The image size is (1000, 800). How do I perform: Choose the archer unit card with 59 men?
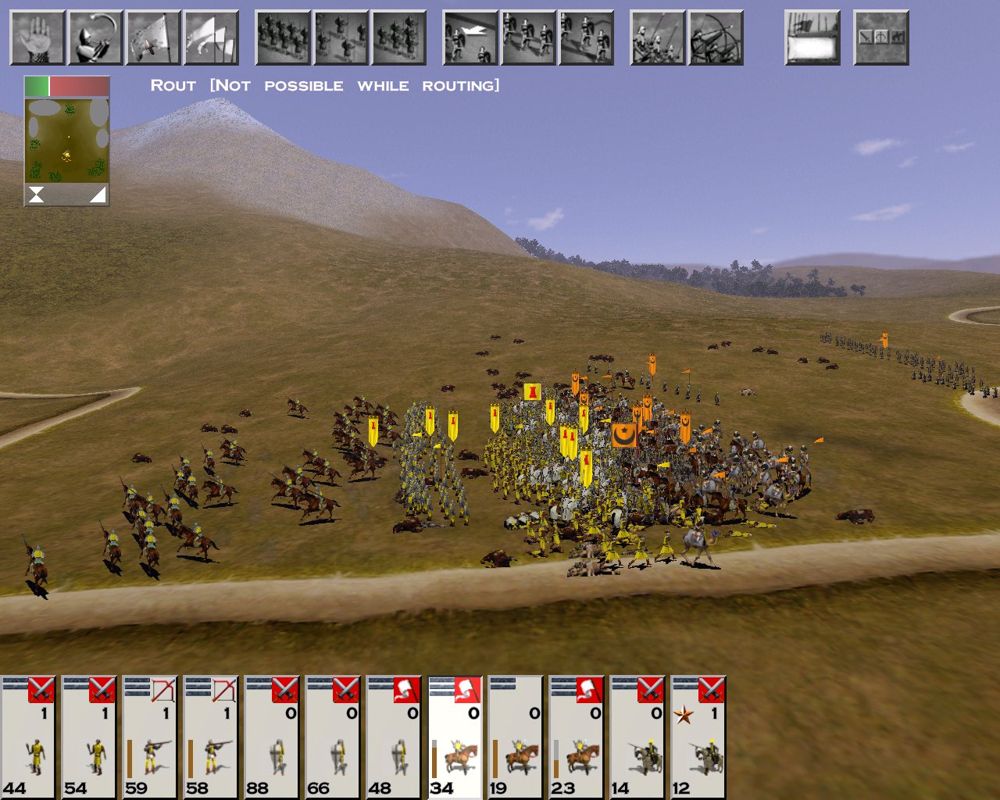[150, 737]
